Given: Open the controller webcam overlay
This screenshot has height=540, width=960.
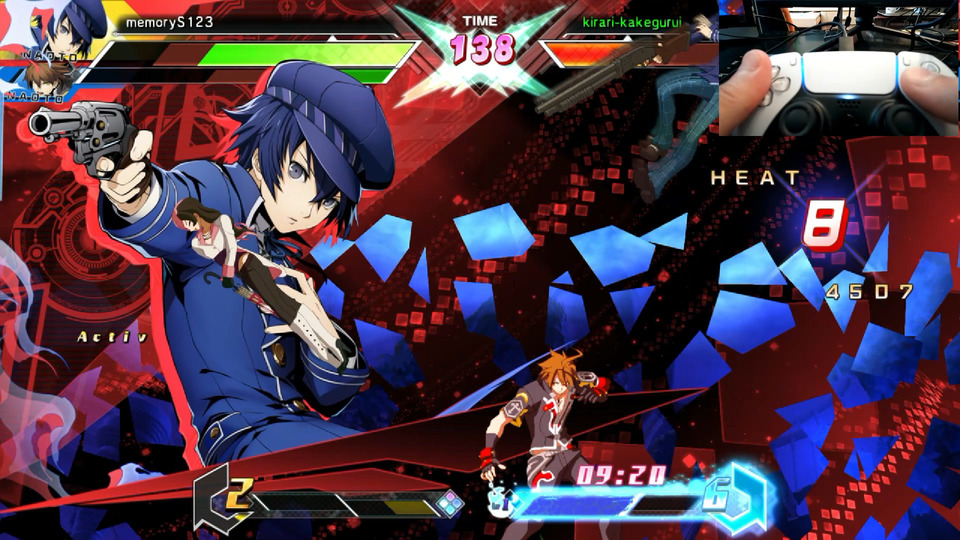Looking at the screenshot, I should pos(838,68).
